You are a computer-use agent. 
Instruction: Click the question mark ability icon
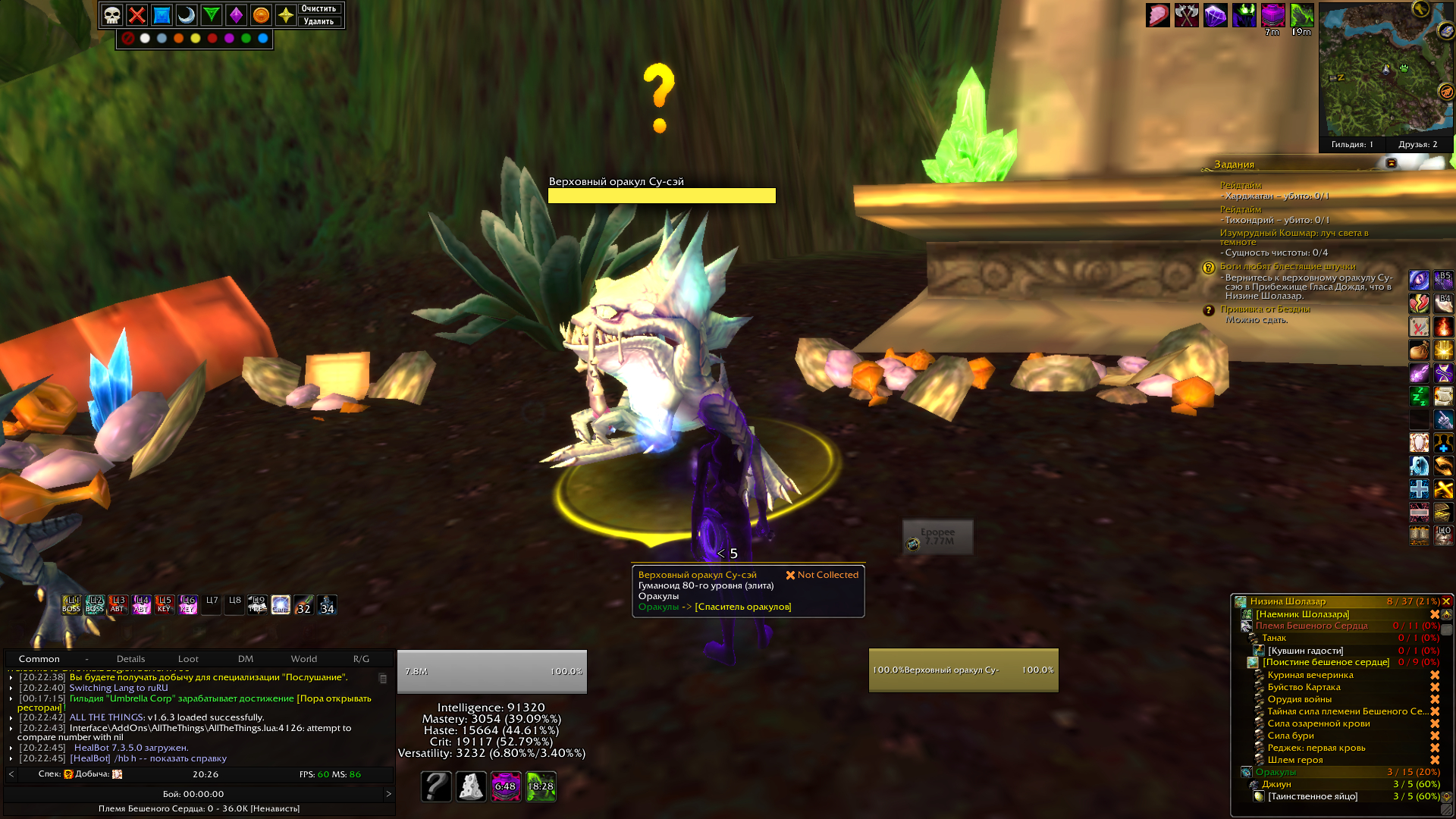(436, 786)
